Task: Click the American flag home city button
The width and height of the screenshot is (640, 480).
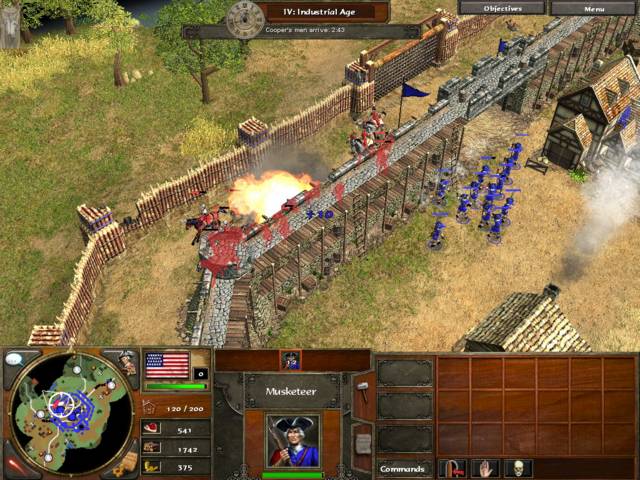Action: click(167, 364)
